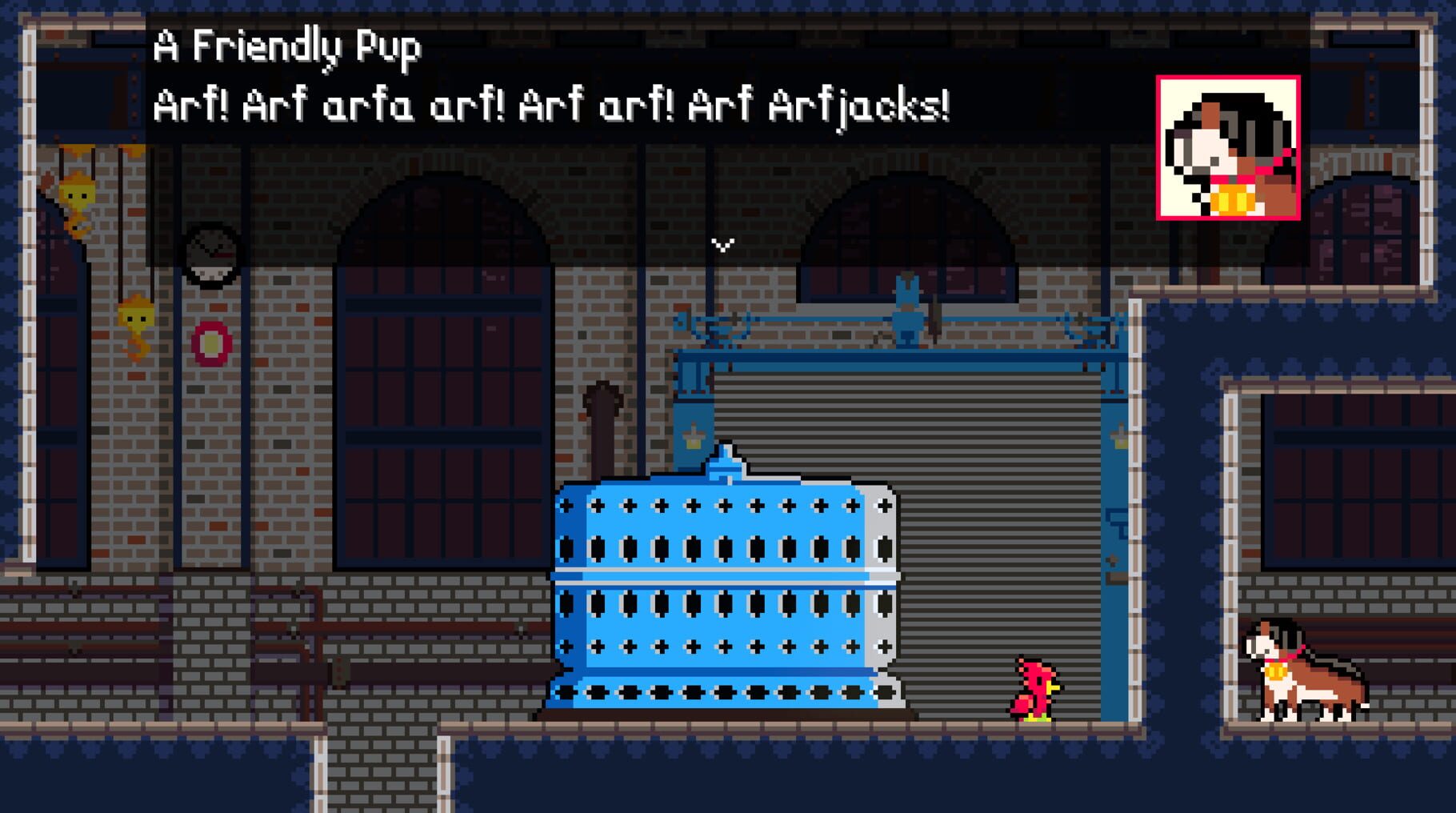Click the blue boiler in the center
This screenshot has height=813, width=1456.
click(728, 600)
